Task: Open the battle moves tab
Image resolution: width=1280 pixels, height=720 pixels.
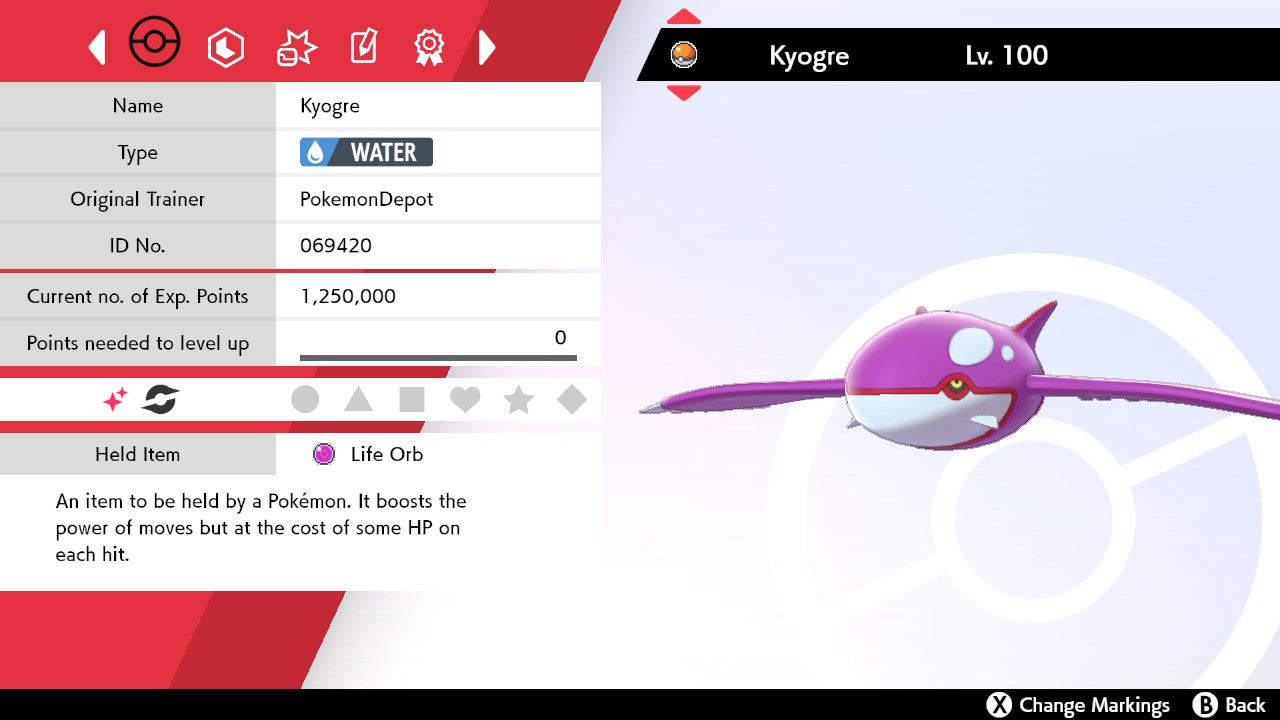Action: [x=296, y=47]
